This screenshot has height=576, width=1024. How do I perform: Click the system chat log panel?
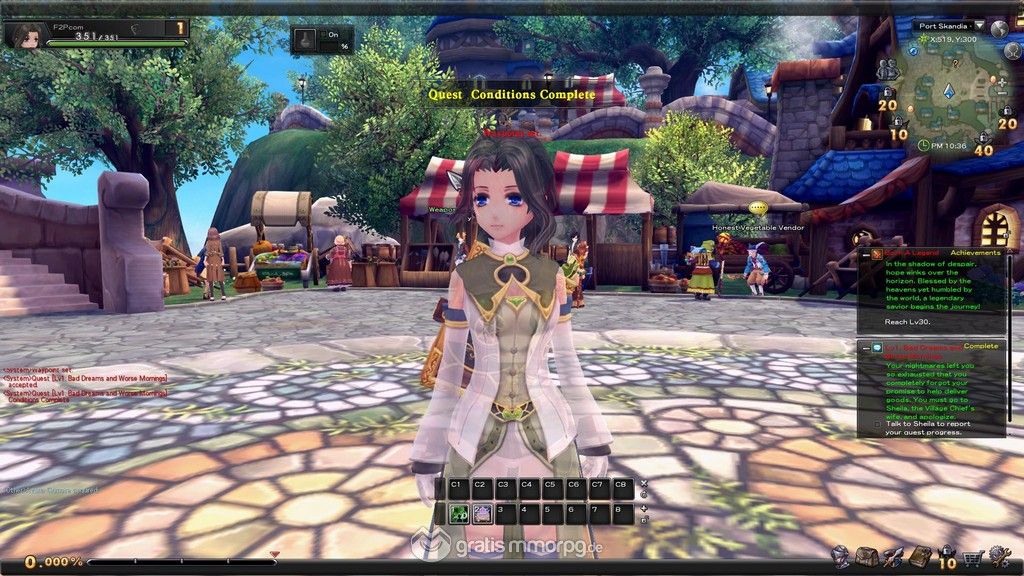coord(85,386)
